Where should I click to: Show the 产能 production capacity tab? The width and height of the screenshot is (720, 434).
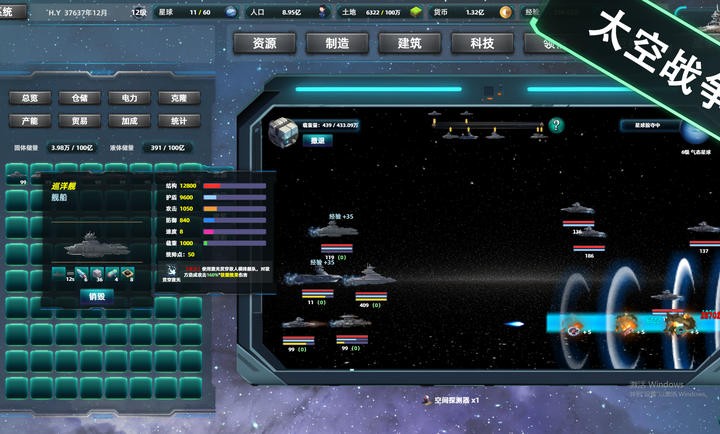(x=30, y=121)
